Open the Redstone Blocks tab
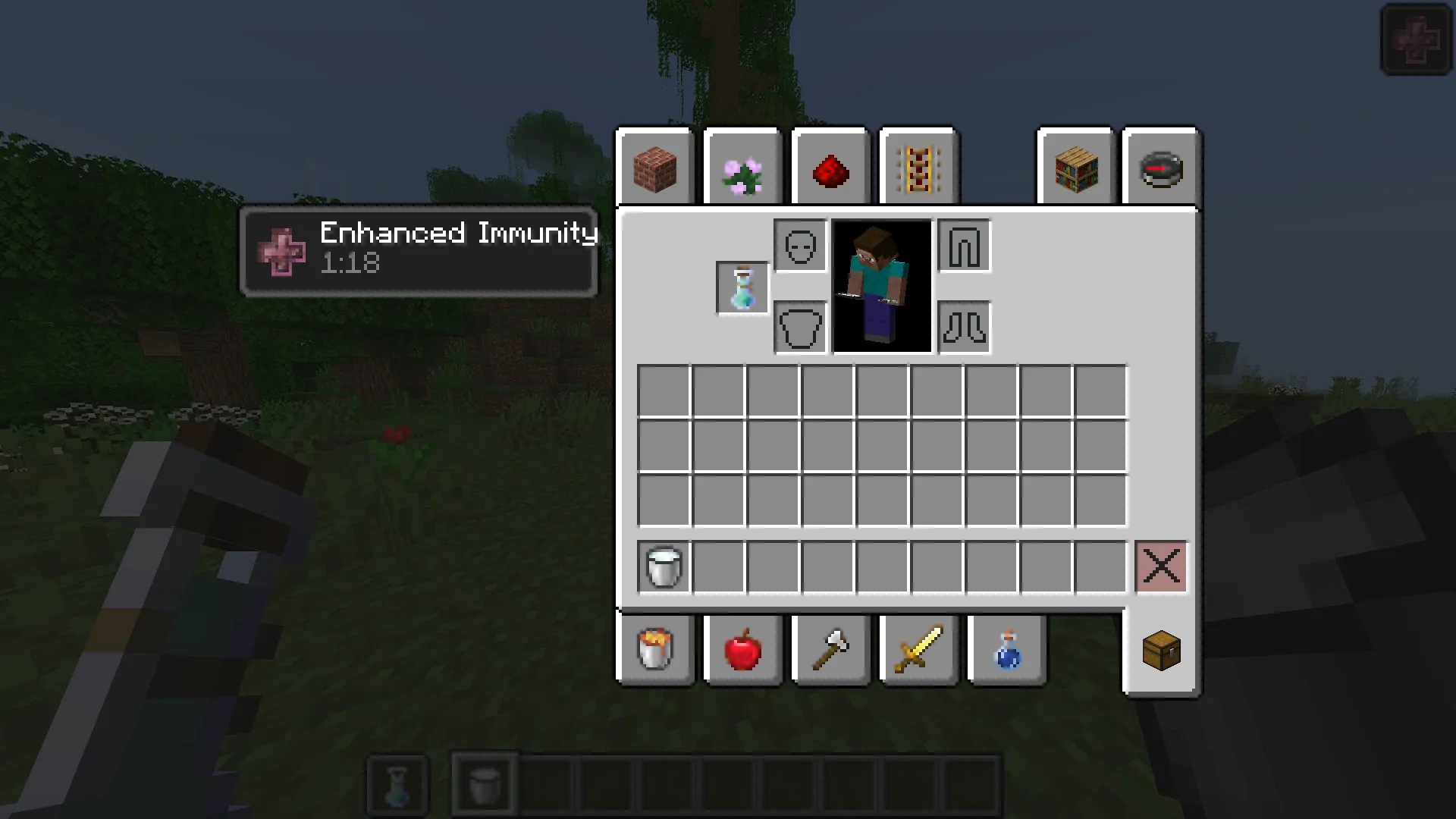The width and height of the screenshot is (1456, 819). pos(830,168)
